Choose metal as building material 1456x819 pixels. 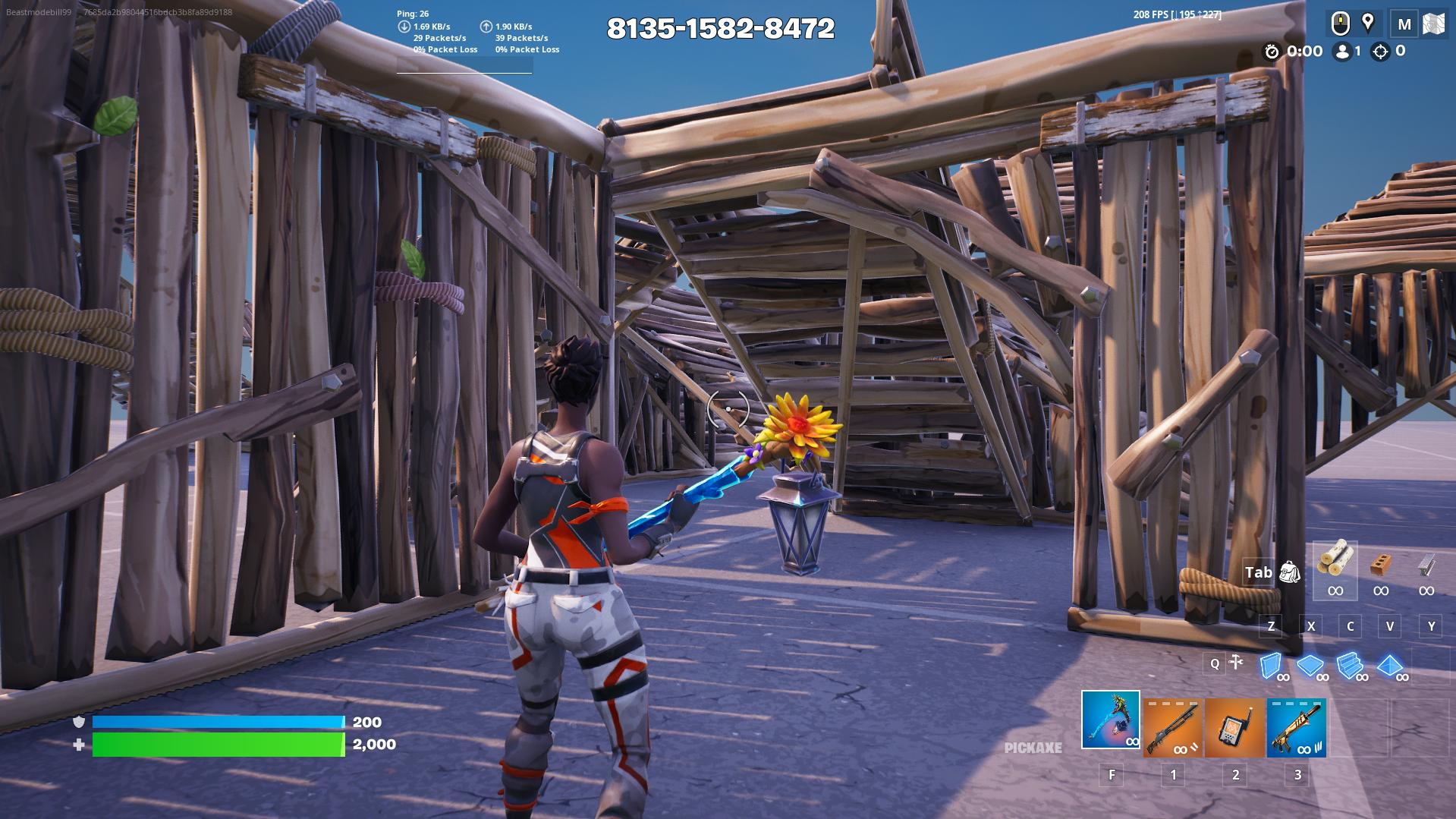[x=1426, y=565]
